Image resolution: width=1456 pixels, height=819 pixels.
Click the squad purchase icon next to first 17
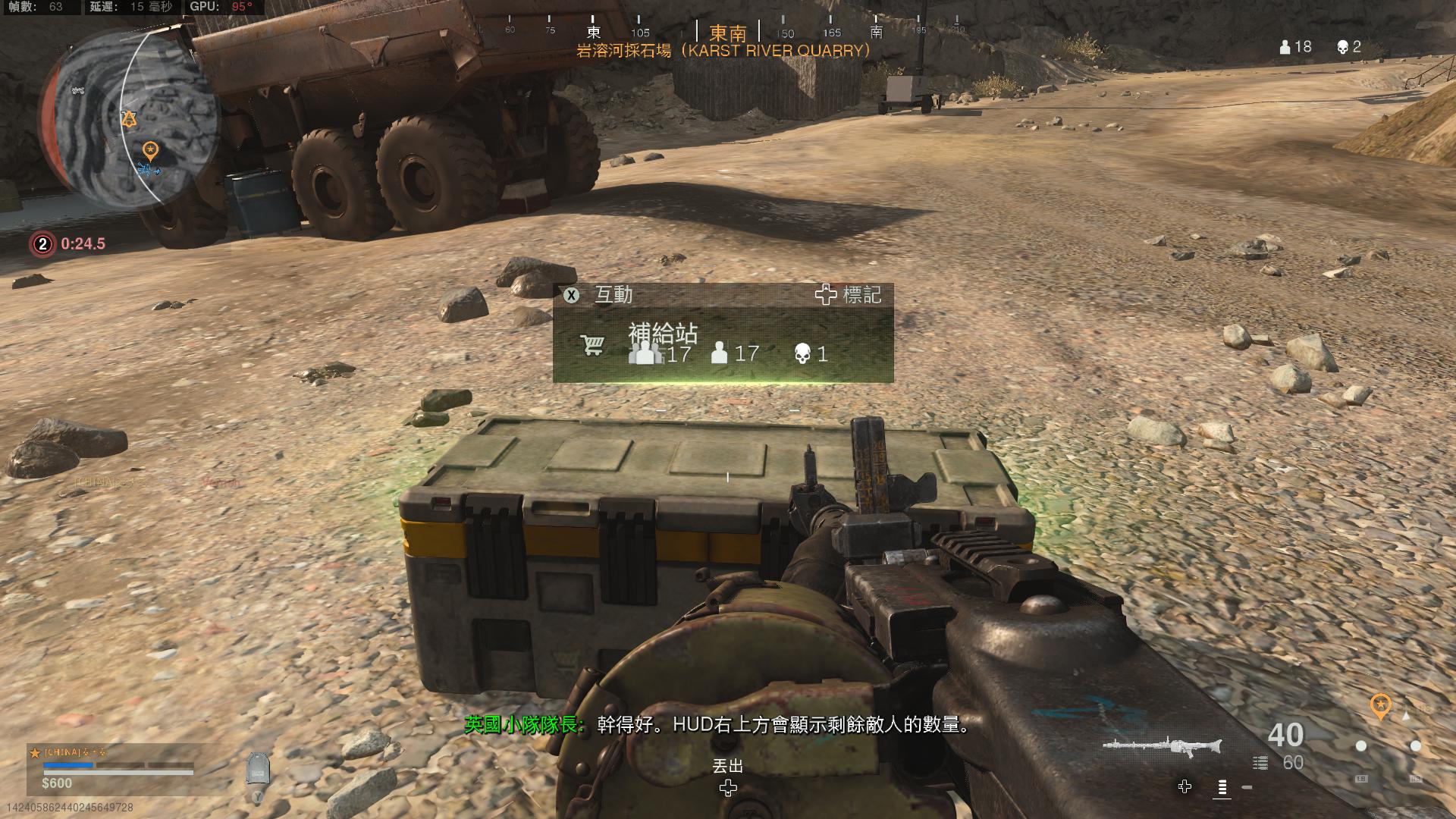coord(645,352)
